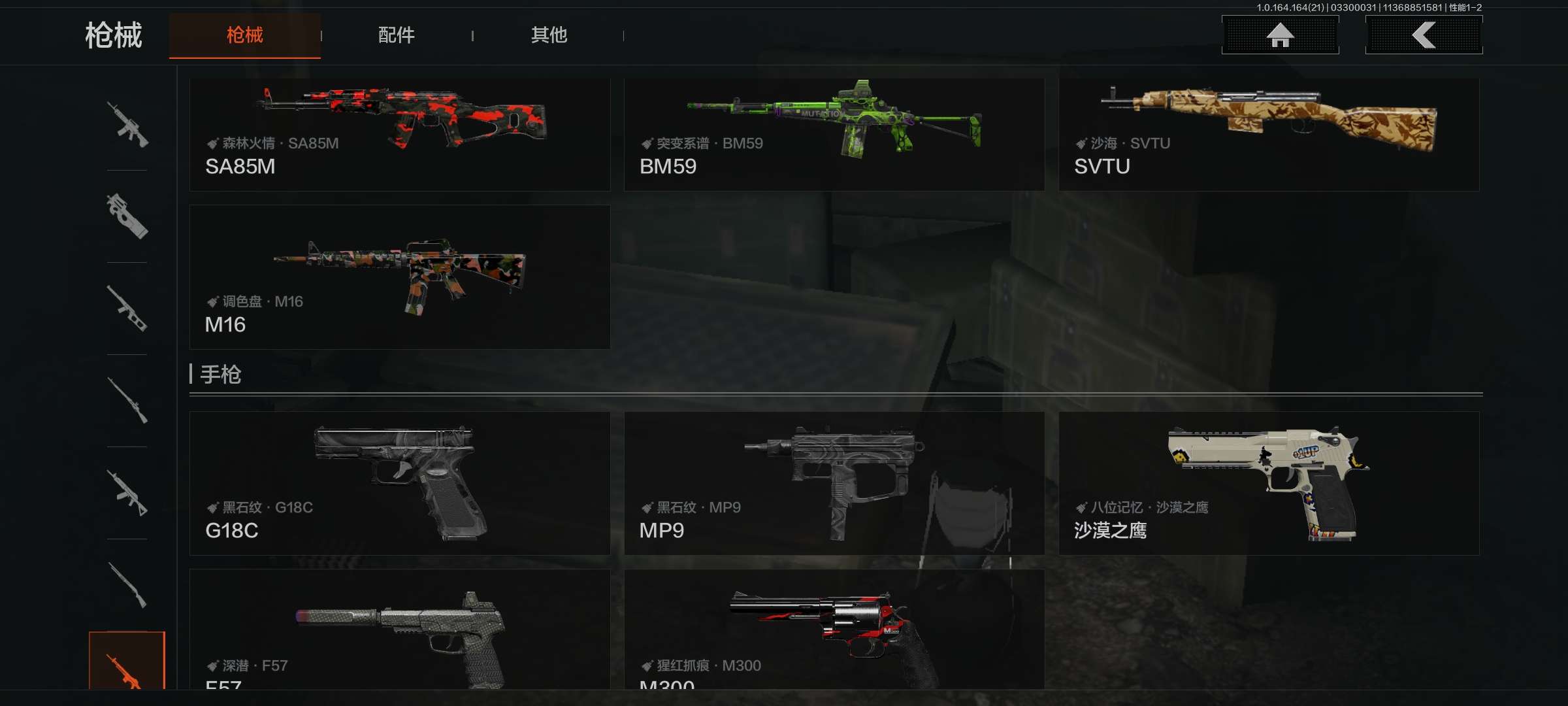The width and height of the screenshot is (1568, 706).
Task: Go to the home screen
Action: pyautogui.click(x=1280, y=35)
